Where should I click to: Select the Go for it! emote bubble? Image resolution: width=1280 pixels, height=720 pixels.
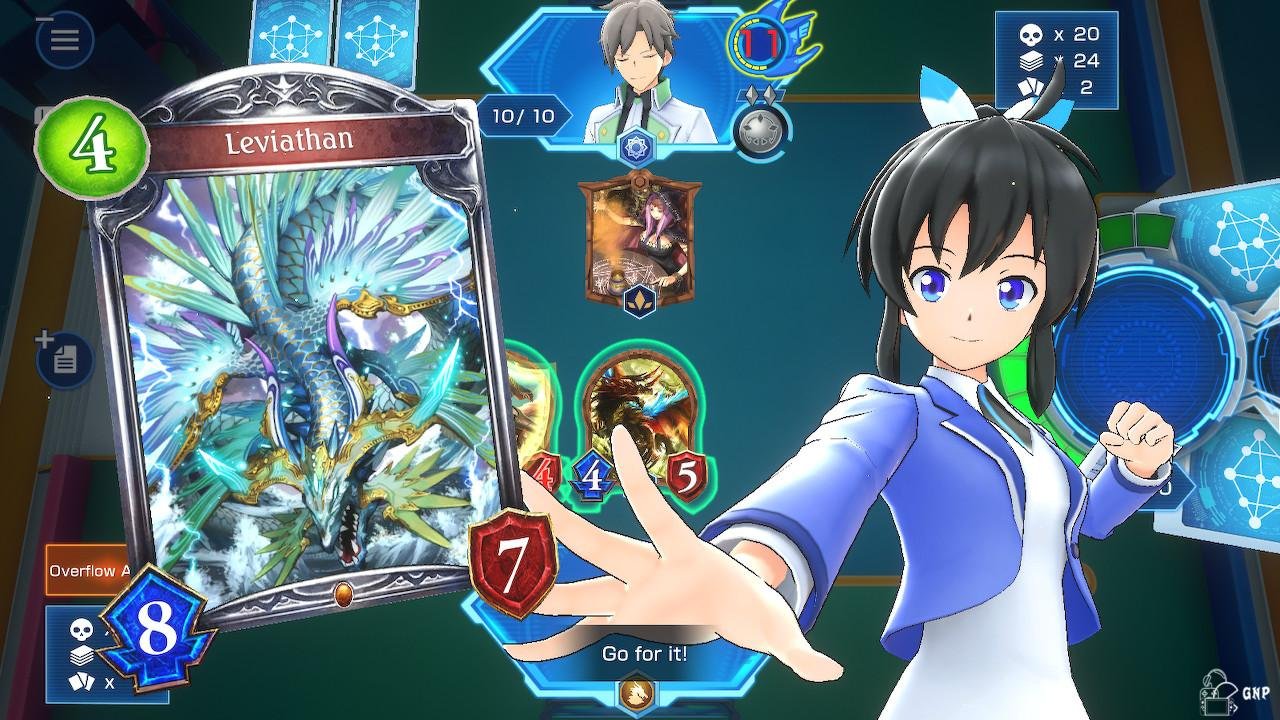644,655
